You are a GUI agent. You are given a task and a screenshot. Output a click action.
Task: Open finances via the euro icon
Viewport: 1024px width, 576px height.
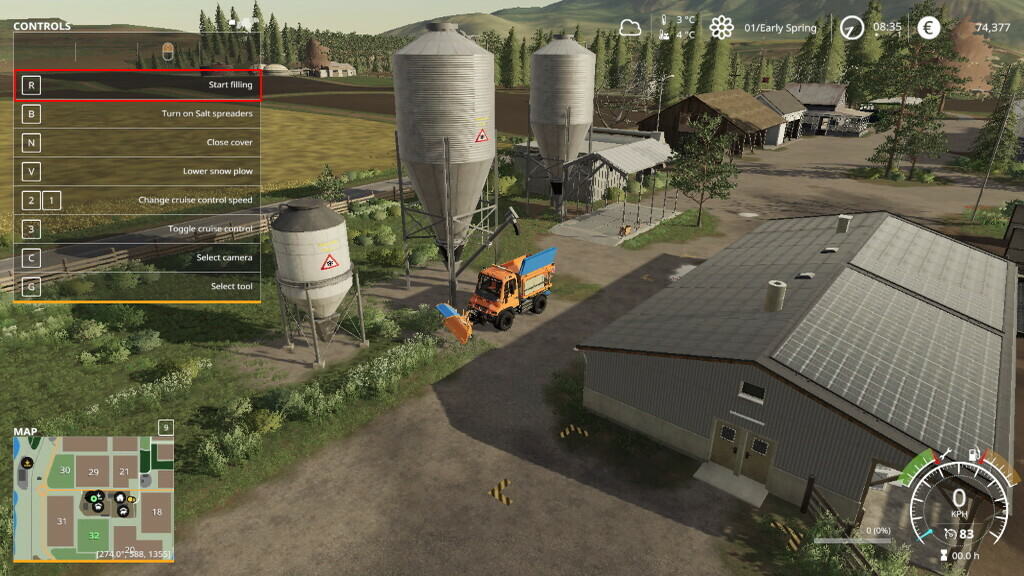pos(929,27)
